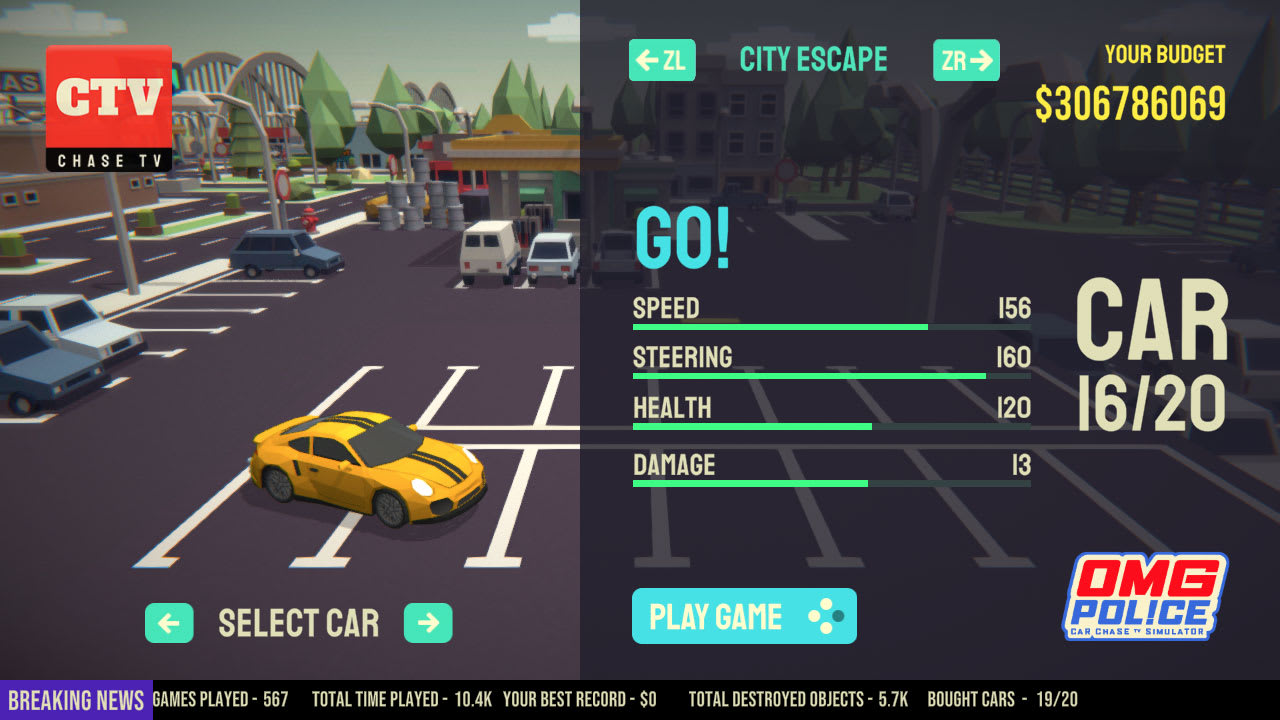Select the right arrow to view next car
The width and height of the screenshot is (1280, 720).
click(x=428, y=623)
